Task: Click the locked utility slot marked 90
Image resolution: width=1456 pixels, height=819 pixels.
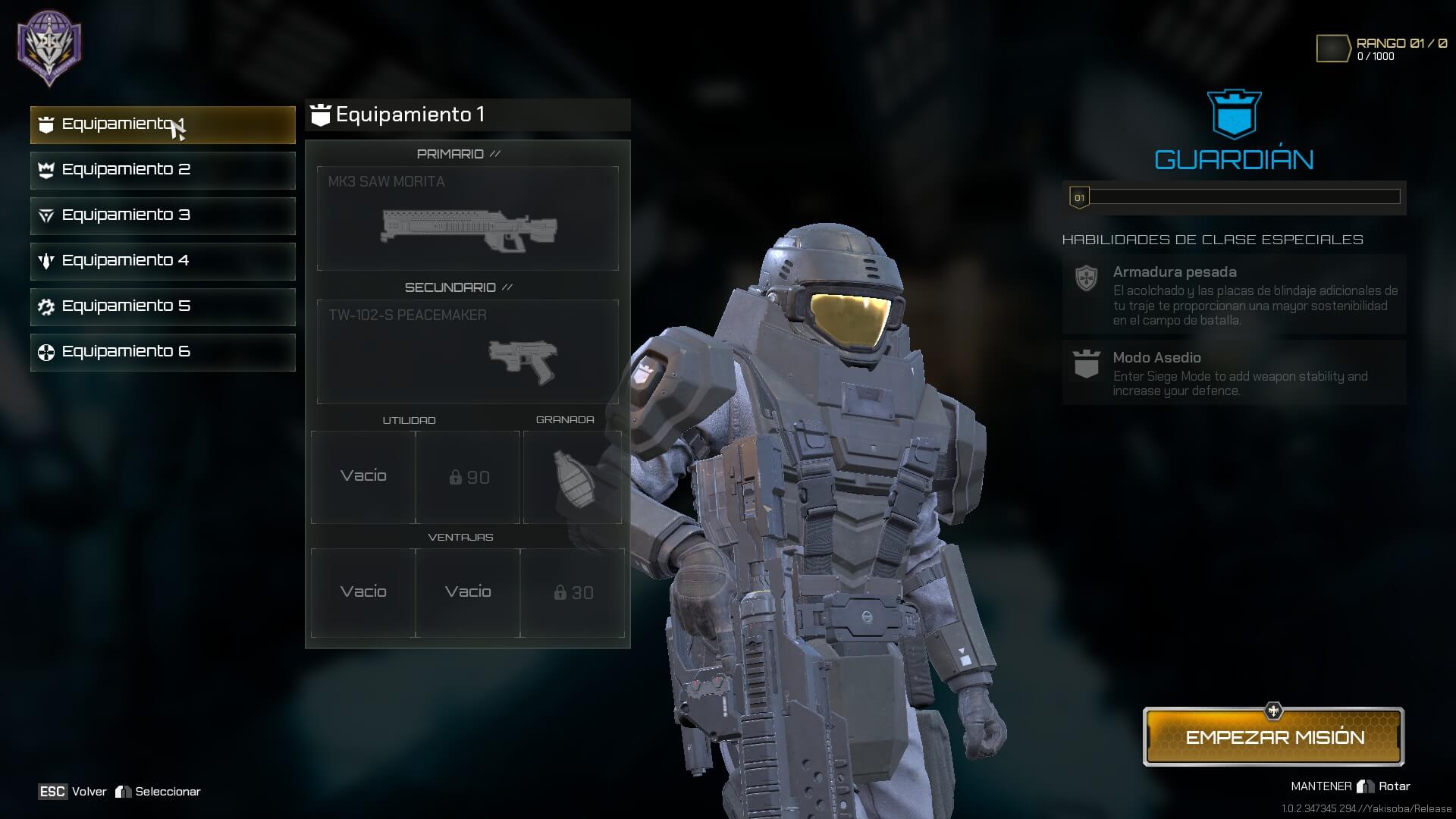Action: (x=468, y=477)
